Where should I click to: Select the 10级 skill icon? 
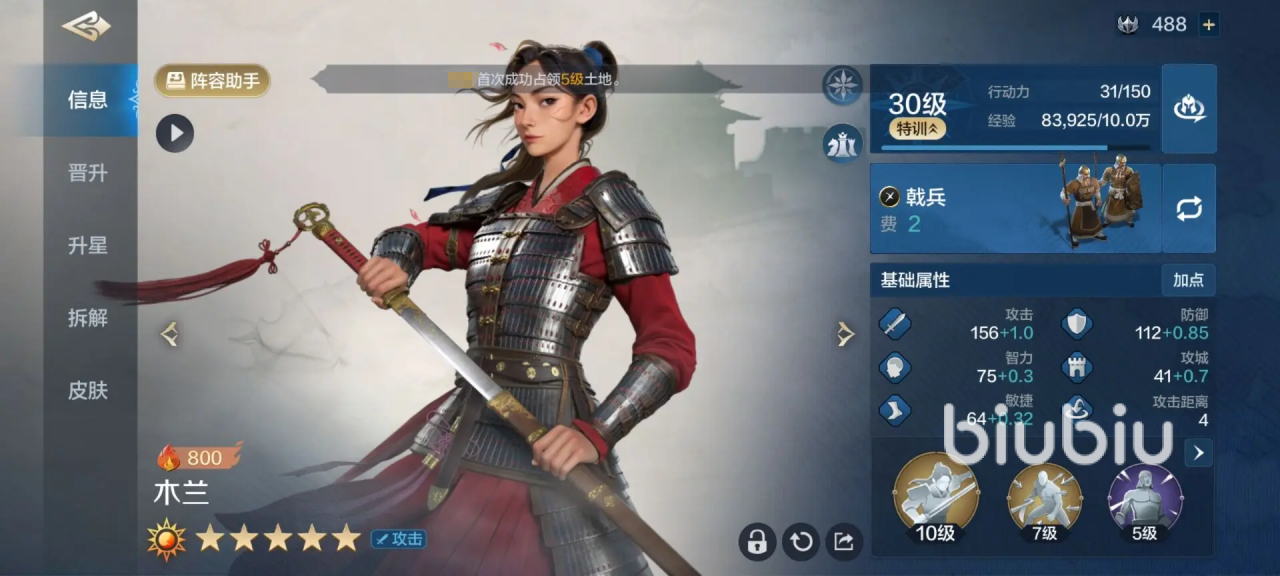pyautogui.click(x=935, y=494)
